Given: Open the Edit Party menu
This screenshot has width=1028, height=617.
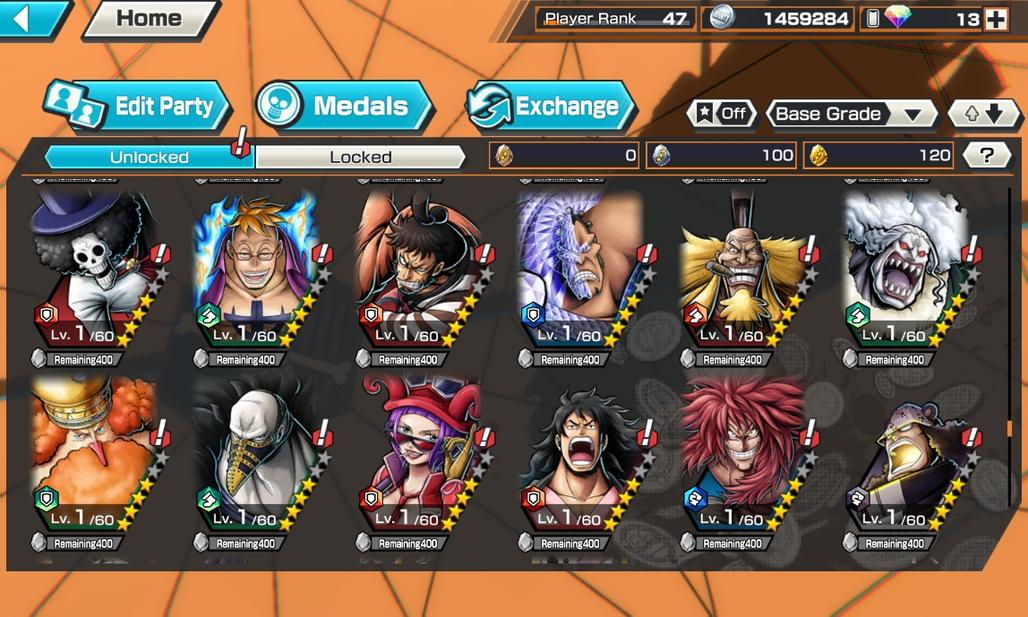Looking at the screenshot, I should coord(138,106).
